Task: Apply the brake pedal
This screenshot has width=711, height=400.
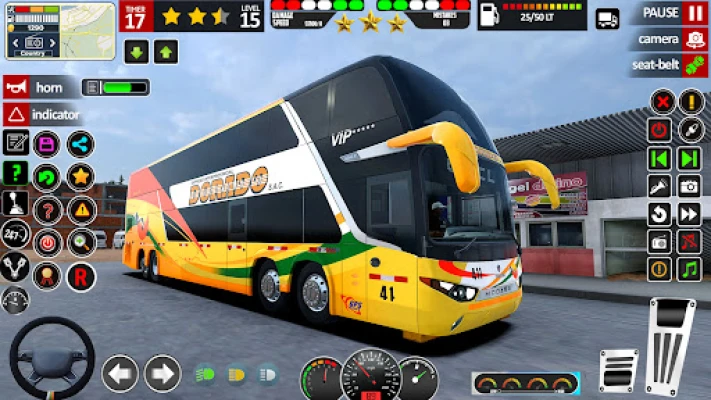Action: [x=618, y=371]
